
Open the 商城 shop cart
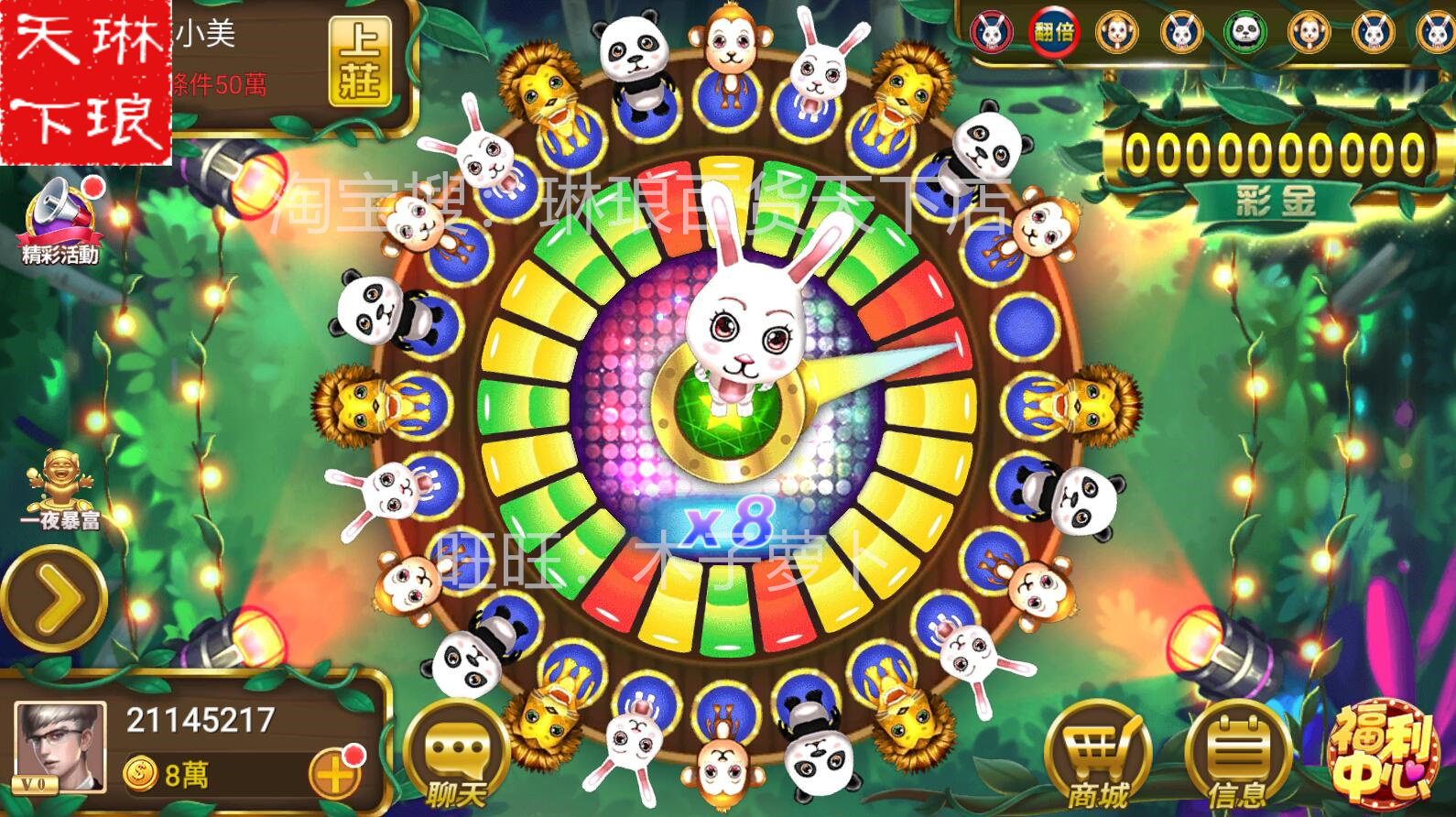pos(1096,756)
